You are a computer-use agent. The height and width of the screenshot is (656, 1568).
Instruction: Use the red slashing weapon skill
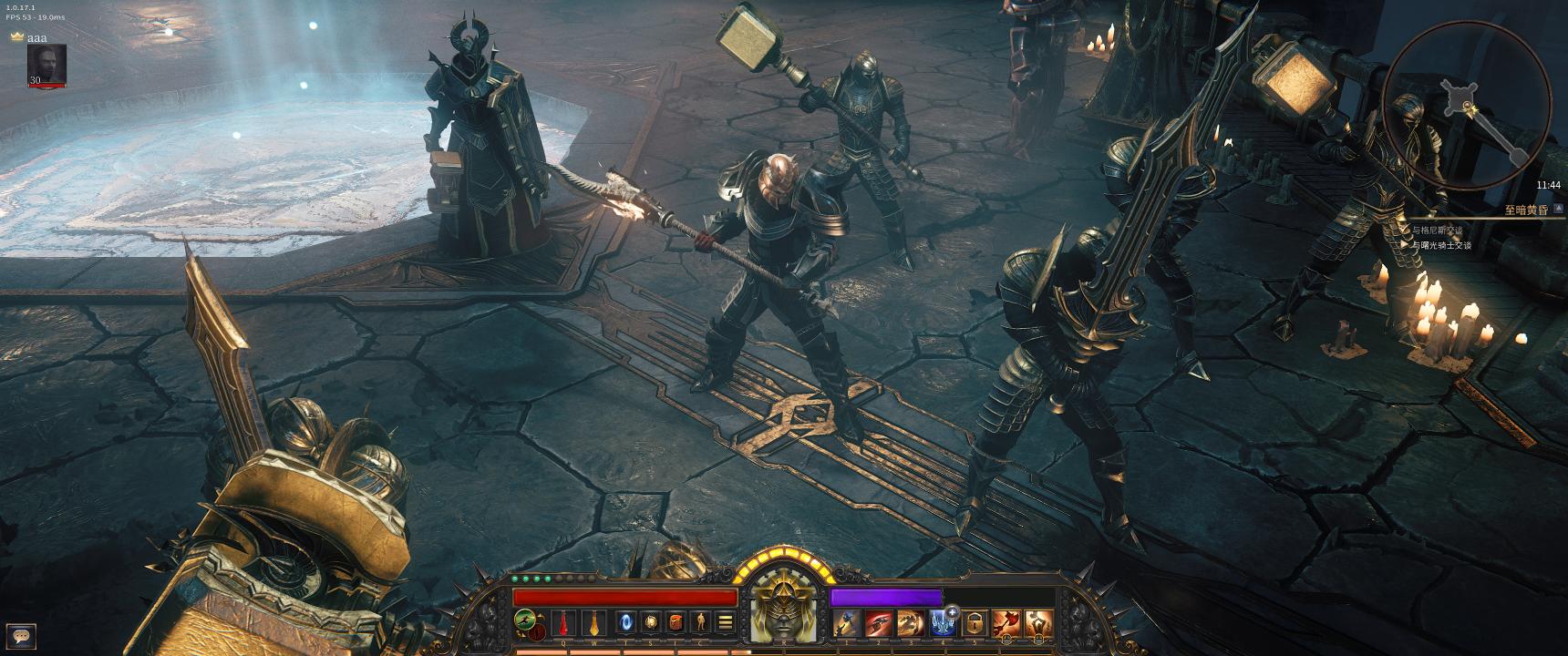click(879, 623)
